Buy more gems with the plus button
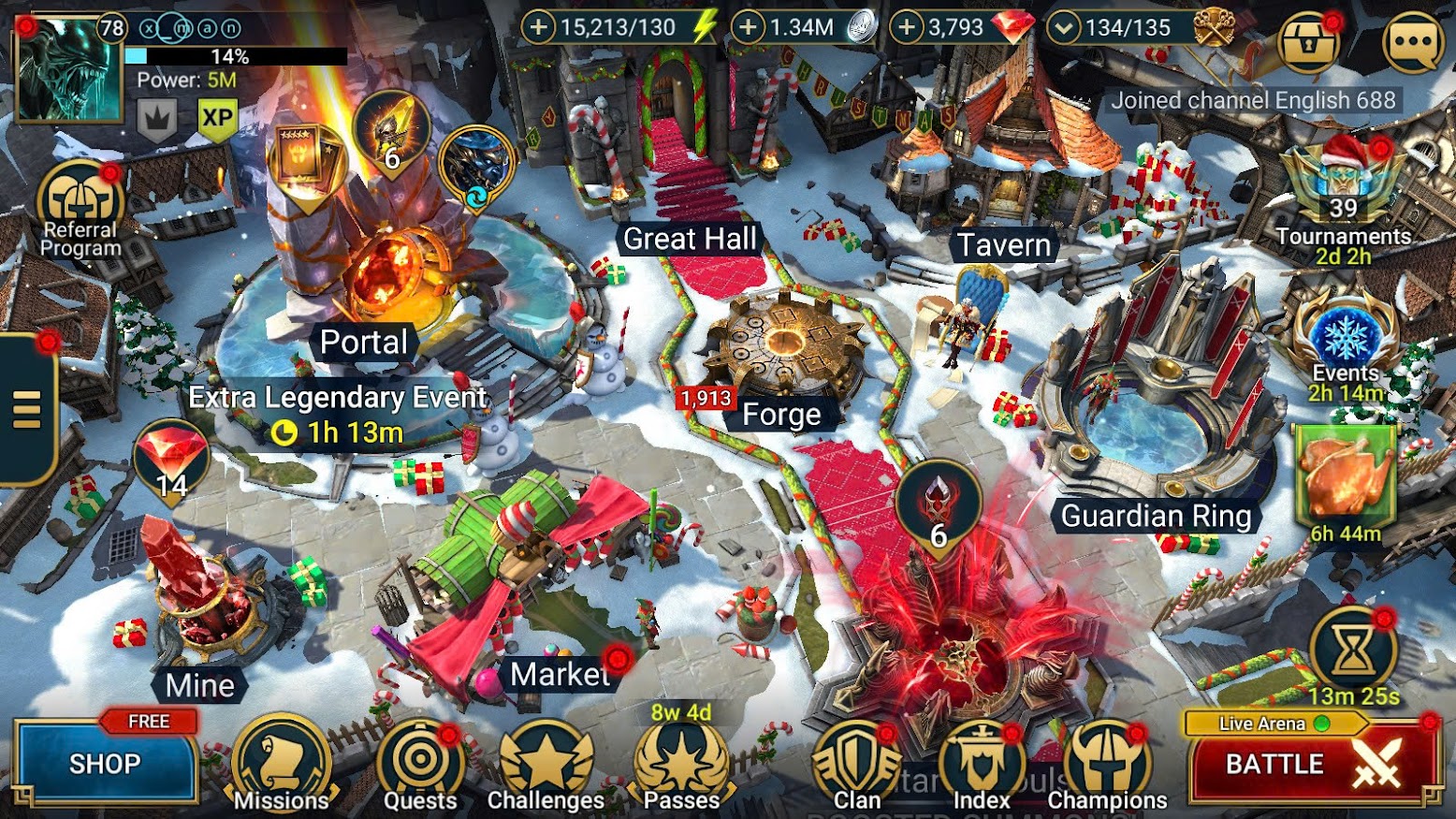Screen dimensions: 1456x819 pos(906,27)
